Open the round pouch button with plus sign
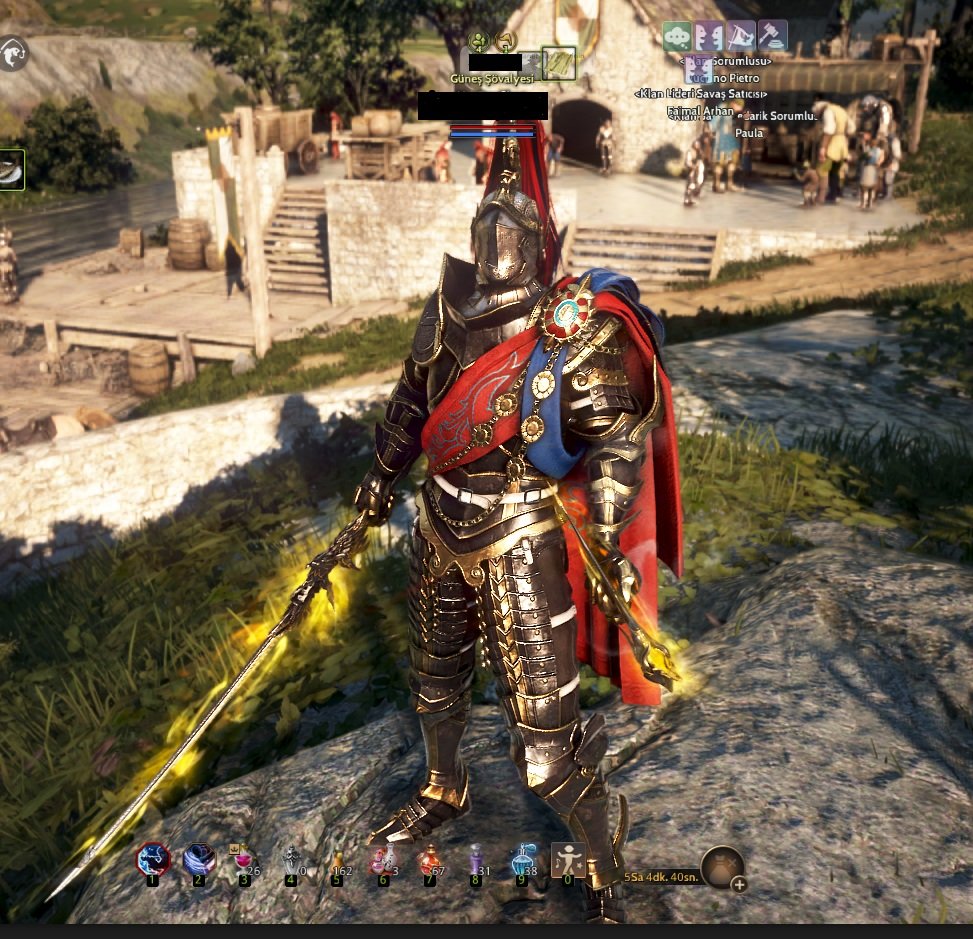The width and height of the screenshot is (973, 939). [x=723, y=868]
